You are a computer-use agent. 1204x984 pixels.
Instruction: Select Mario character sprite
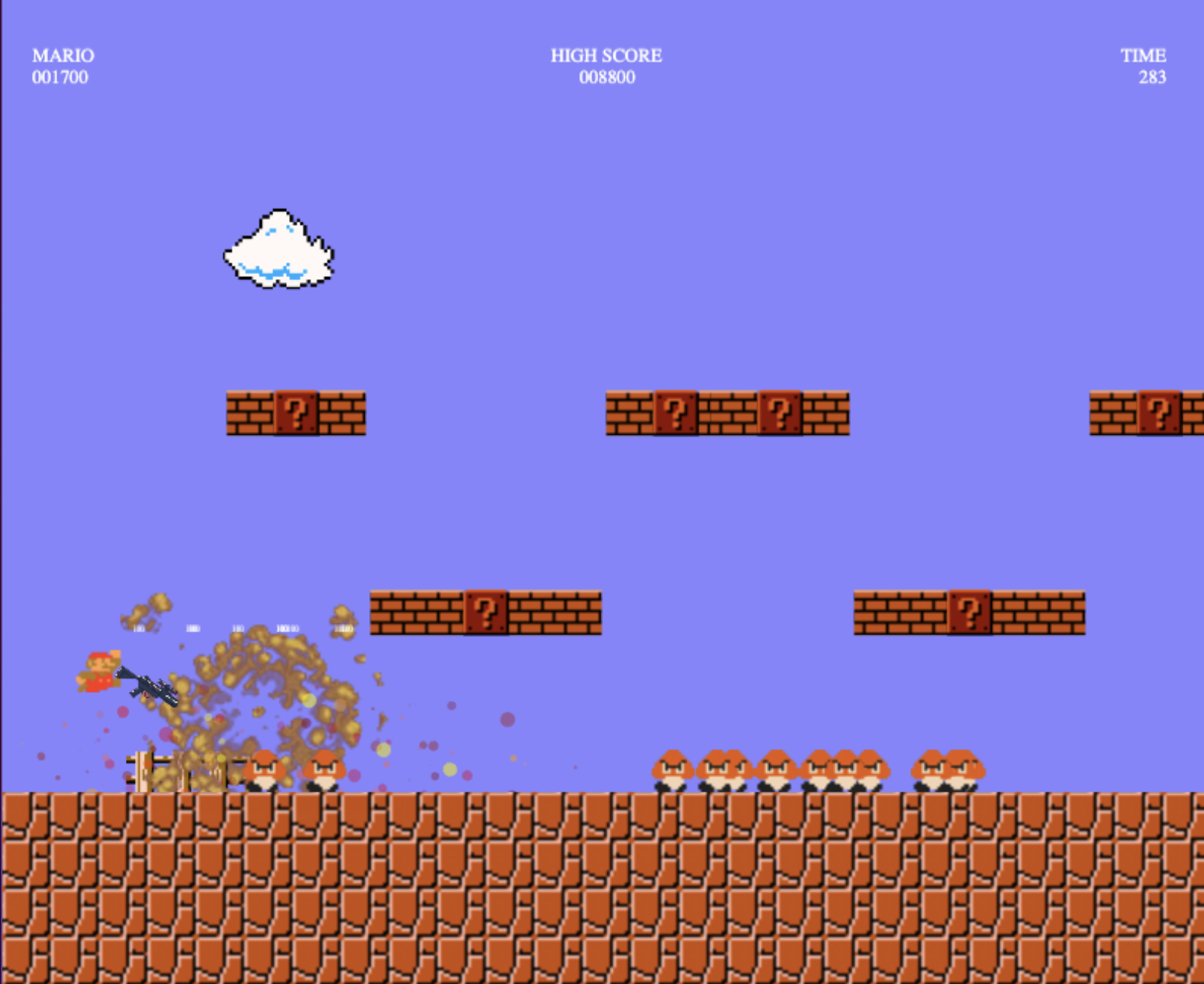click(99, 671)
